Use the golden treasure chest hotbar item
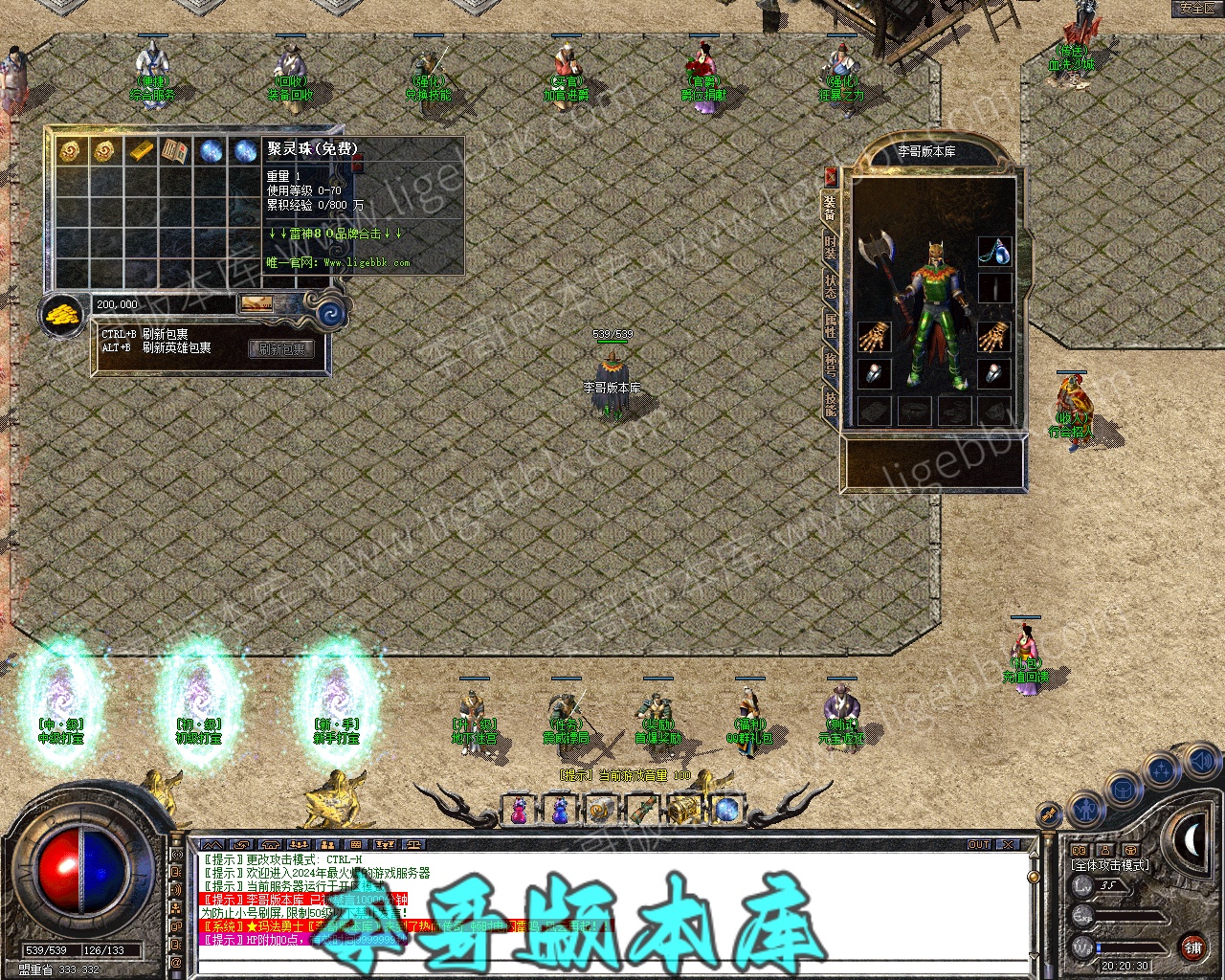This screenshot has height=980, width=1225. point(684,811)
